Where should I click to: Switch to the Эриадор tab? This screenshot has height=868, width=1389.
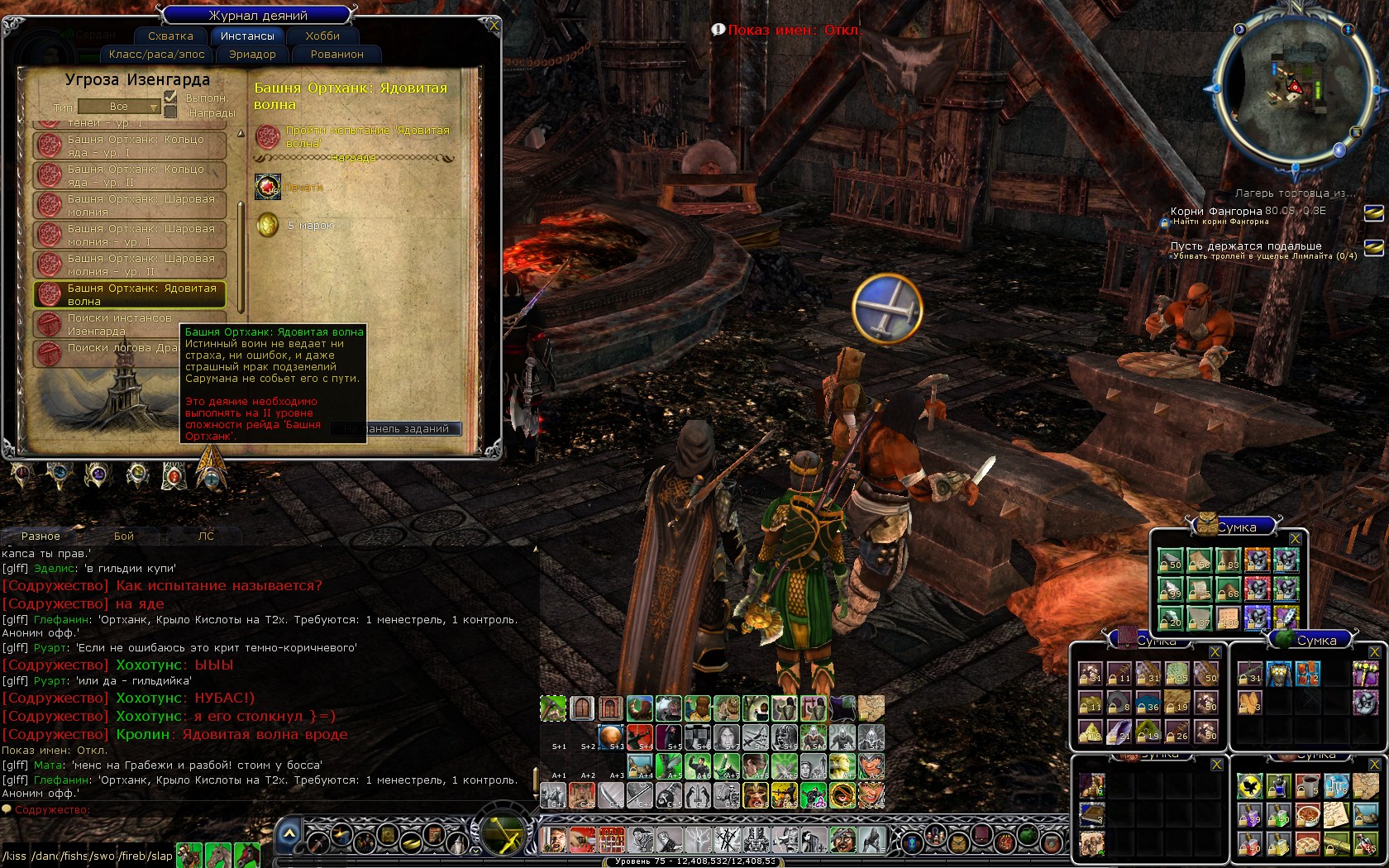252,55
